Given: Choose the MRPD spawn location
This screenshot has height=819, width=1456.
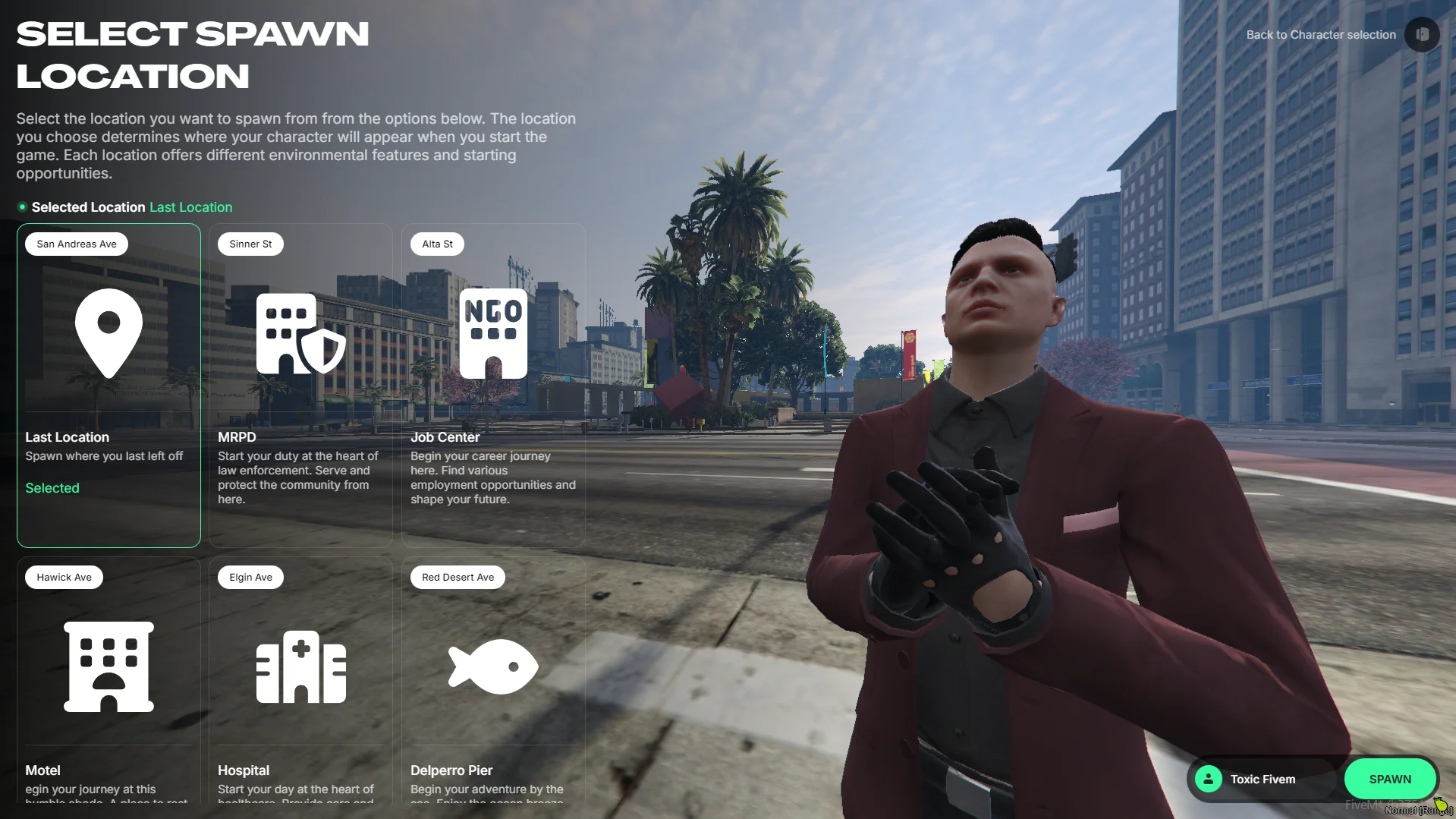Looking at the screenshot, I should point(300,385).
